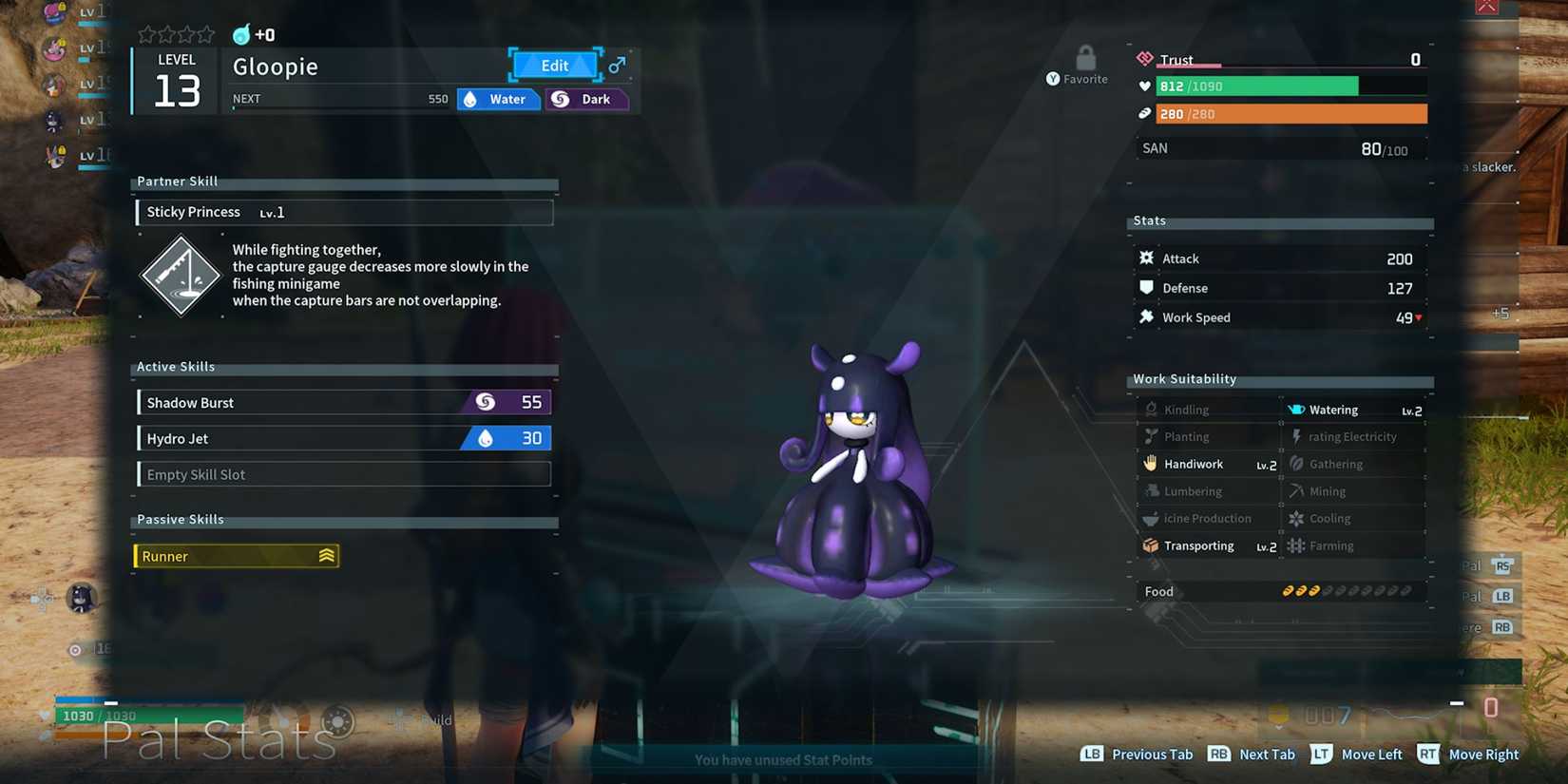Click the Sticky Princess partner skill fishing icon
The width and height of the screenshot is (1568, 784).
point(180,276)
